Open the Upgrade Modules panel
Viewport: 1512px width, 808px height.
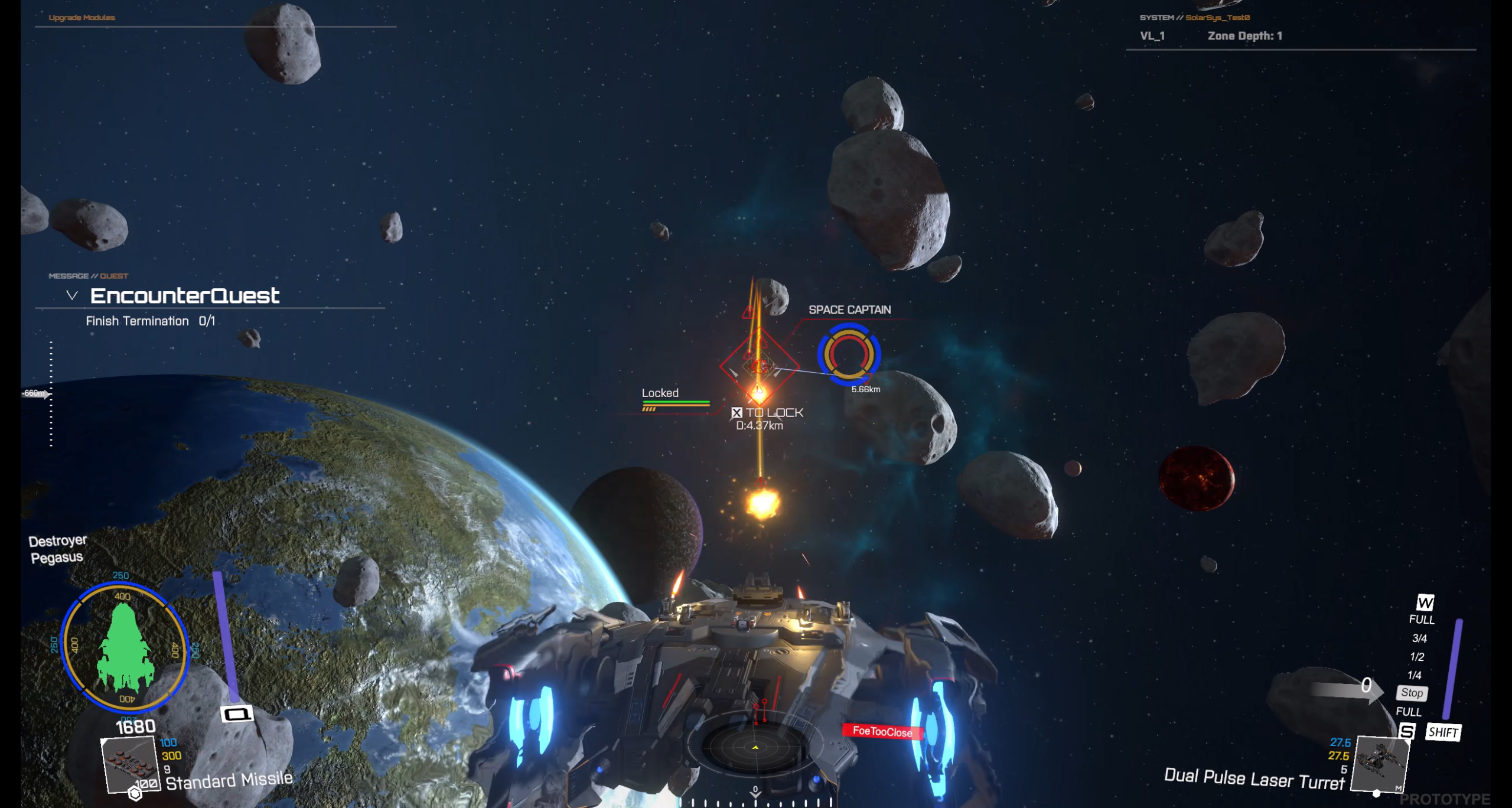point(82,18)
